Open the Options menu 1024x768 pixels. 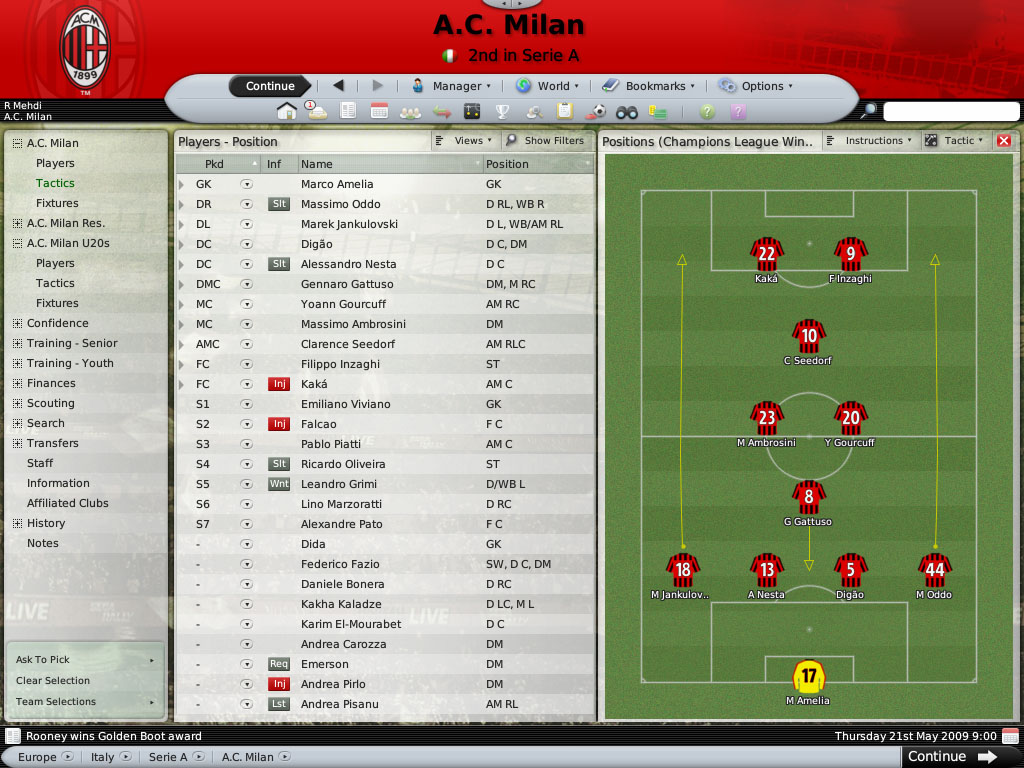[x=756, y=86]
